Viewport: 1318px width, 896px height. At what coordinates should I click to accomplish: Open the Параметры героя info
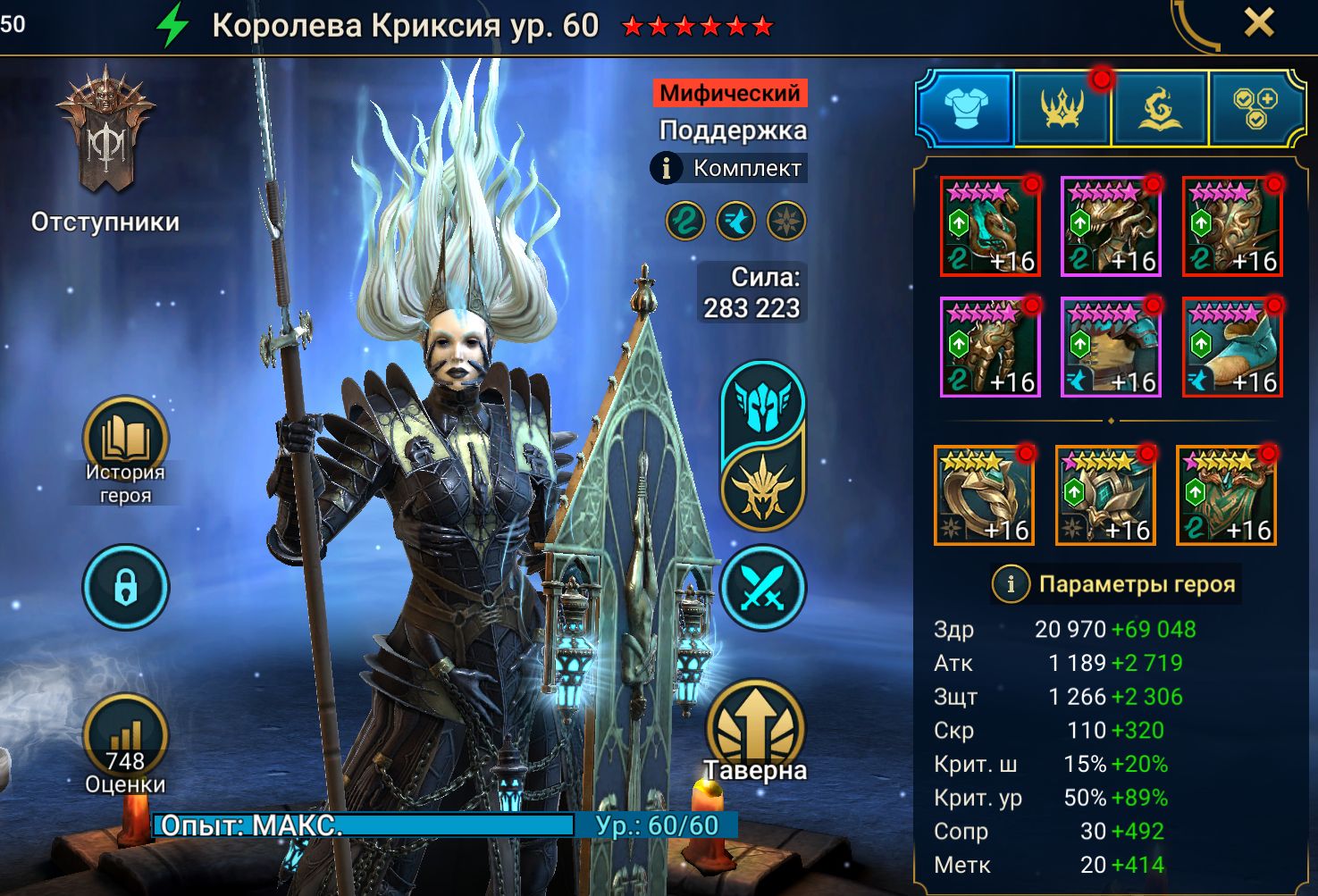pos(1011,584)
